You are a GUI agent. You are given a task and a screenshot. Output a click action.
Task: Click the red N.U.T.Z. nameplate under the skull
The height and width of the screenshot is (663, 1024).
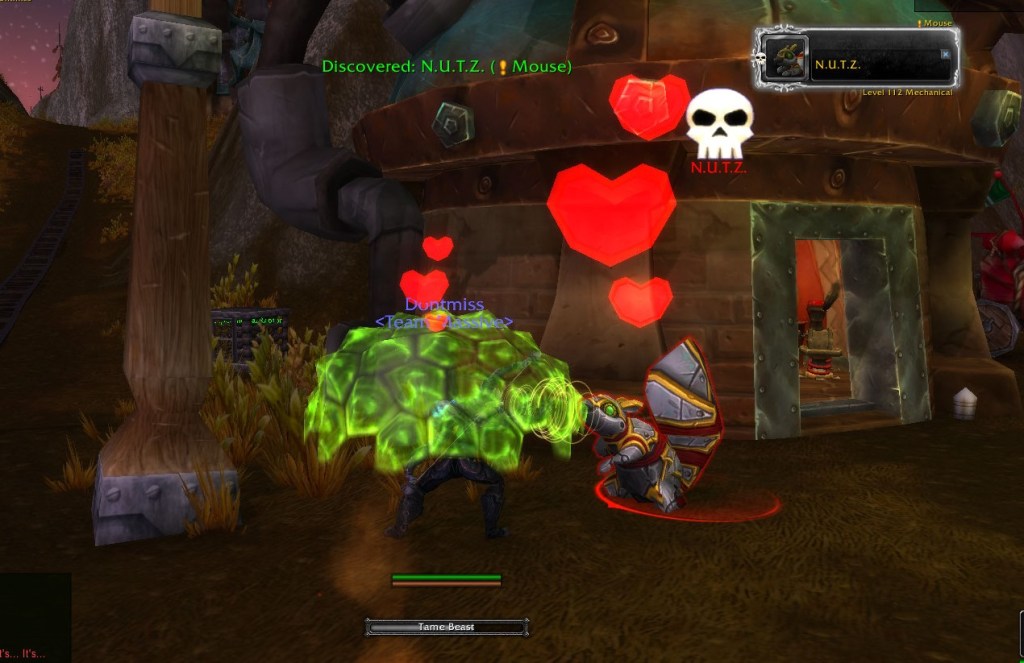(718, 168)
